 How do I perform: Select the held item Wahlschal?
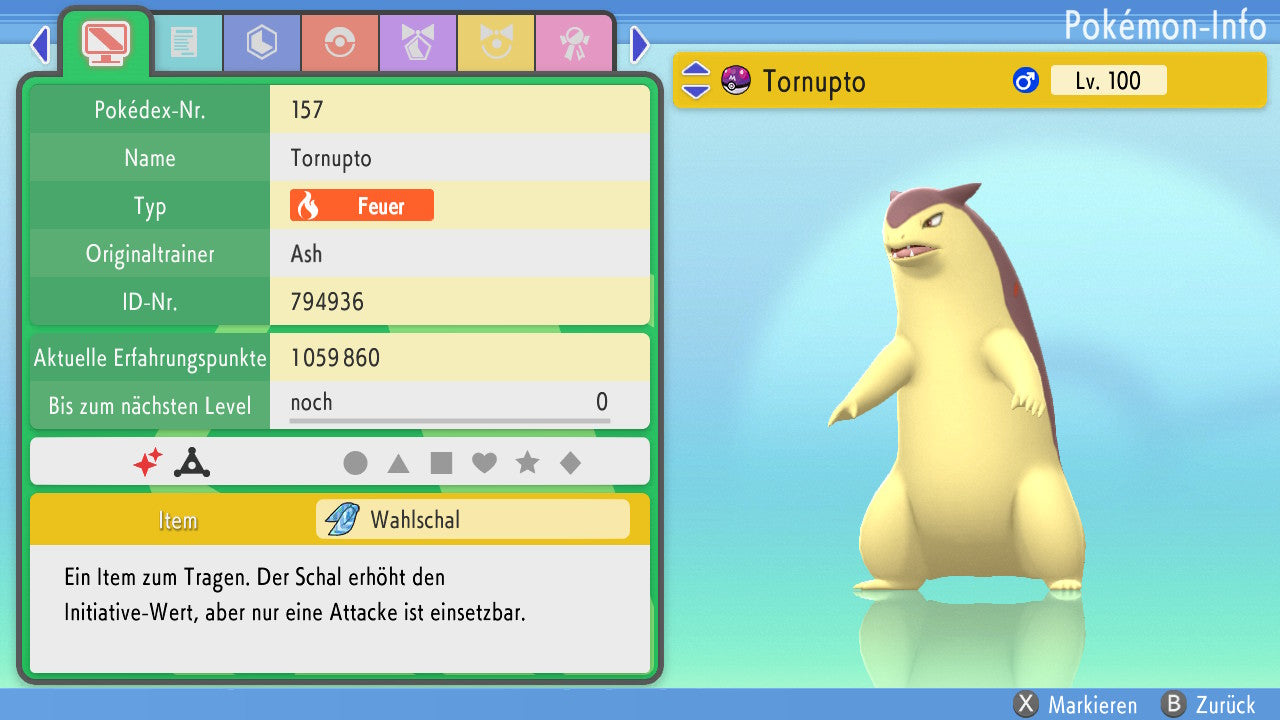point(472,520)
